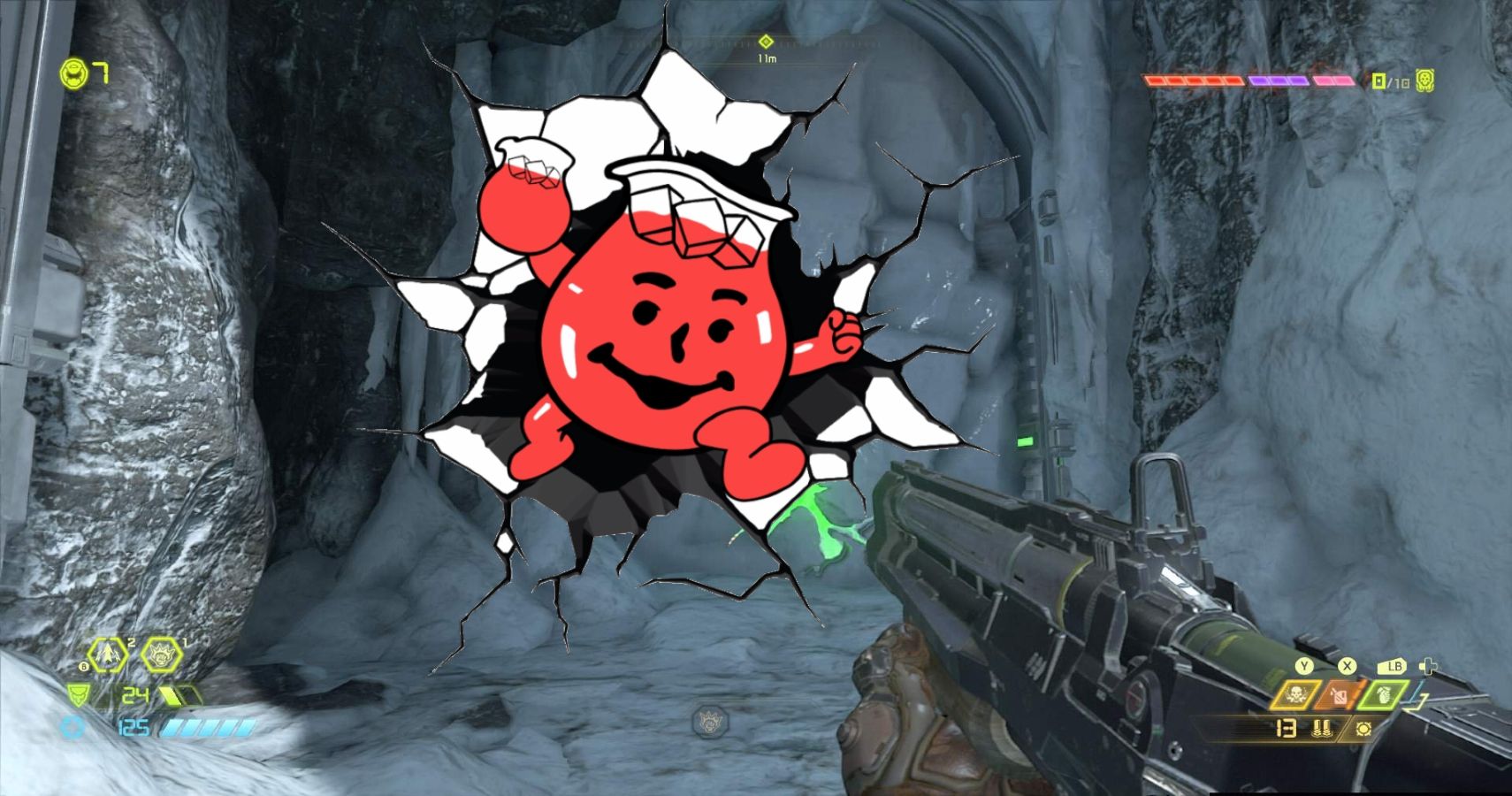Screen dimensions: 1512x796
Task: Toggle the LB button prompt
Action: (x=1394, y=666)
